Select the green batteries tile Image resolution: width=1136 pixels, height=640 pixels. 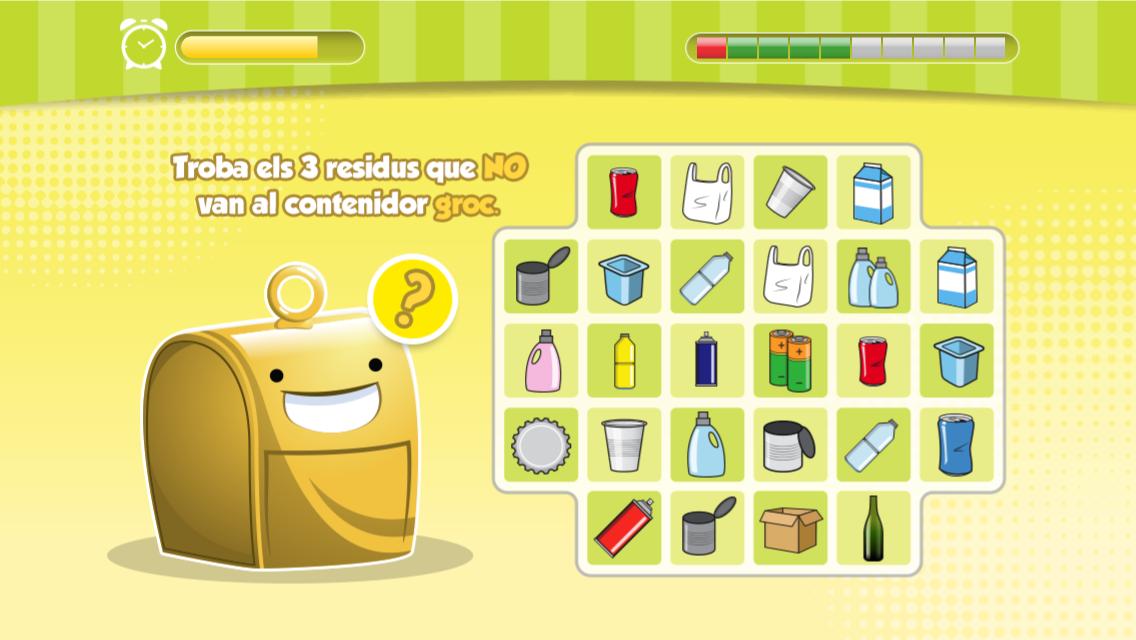click(x=790, y=361)
